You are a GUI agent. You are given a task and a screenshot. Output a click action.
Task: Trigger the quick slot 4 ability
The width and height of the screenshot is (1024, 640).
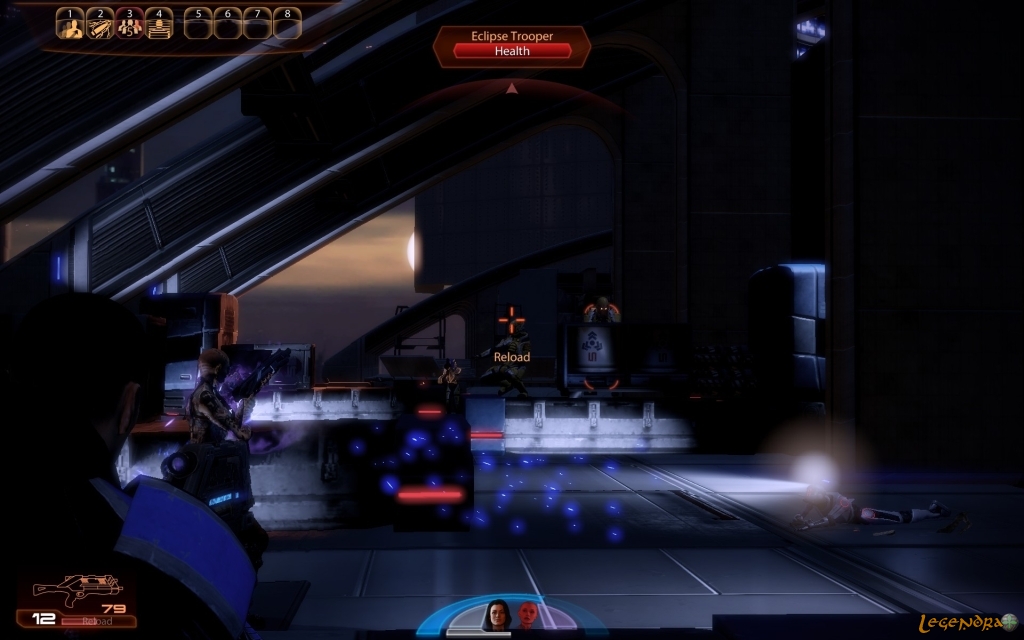tap(158, 24)
